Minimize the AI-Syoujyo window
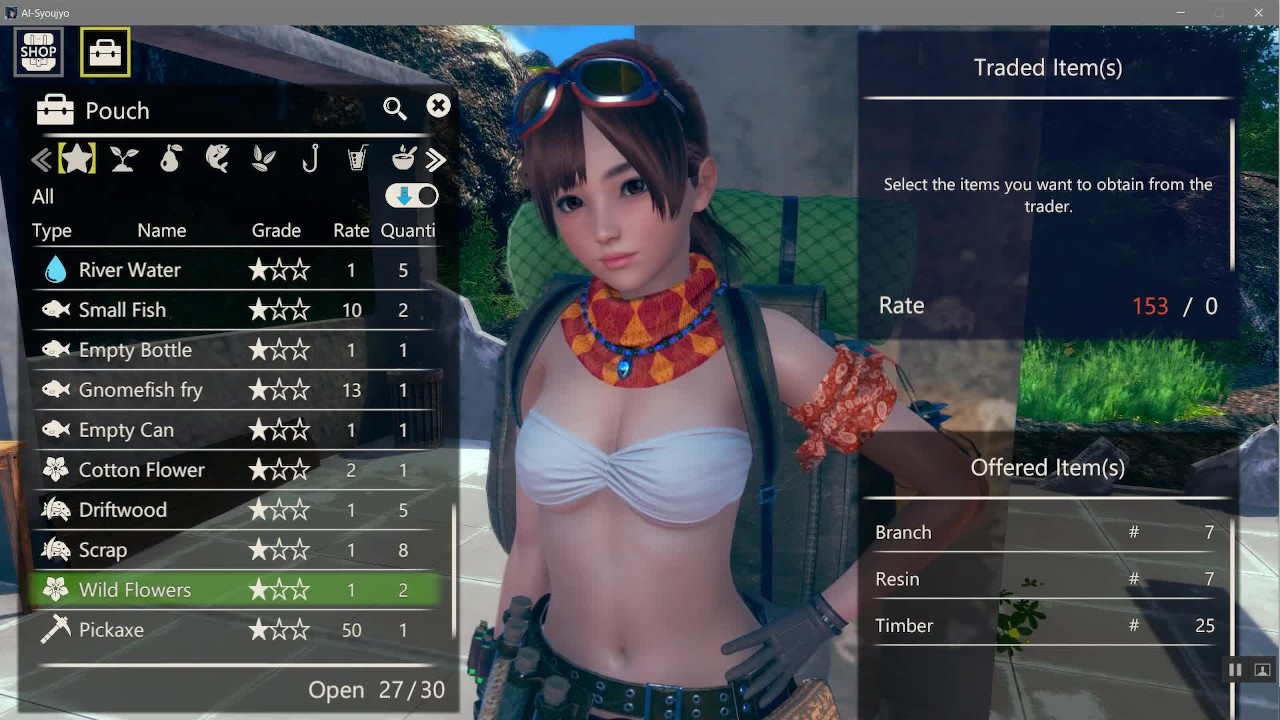Viewport: 1280px width, 720px height. click(1181, 13)
